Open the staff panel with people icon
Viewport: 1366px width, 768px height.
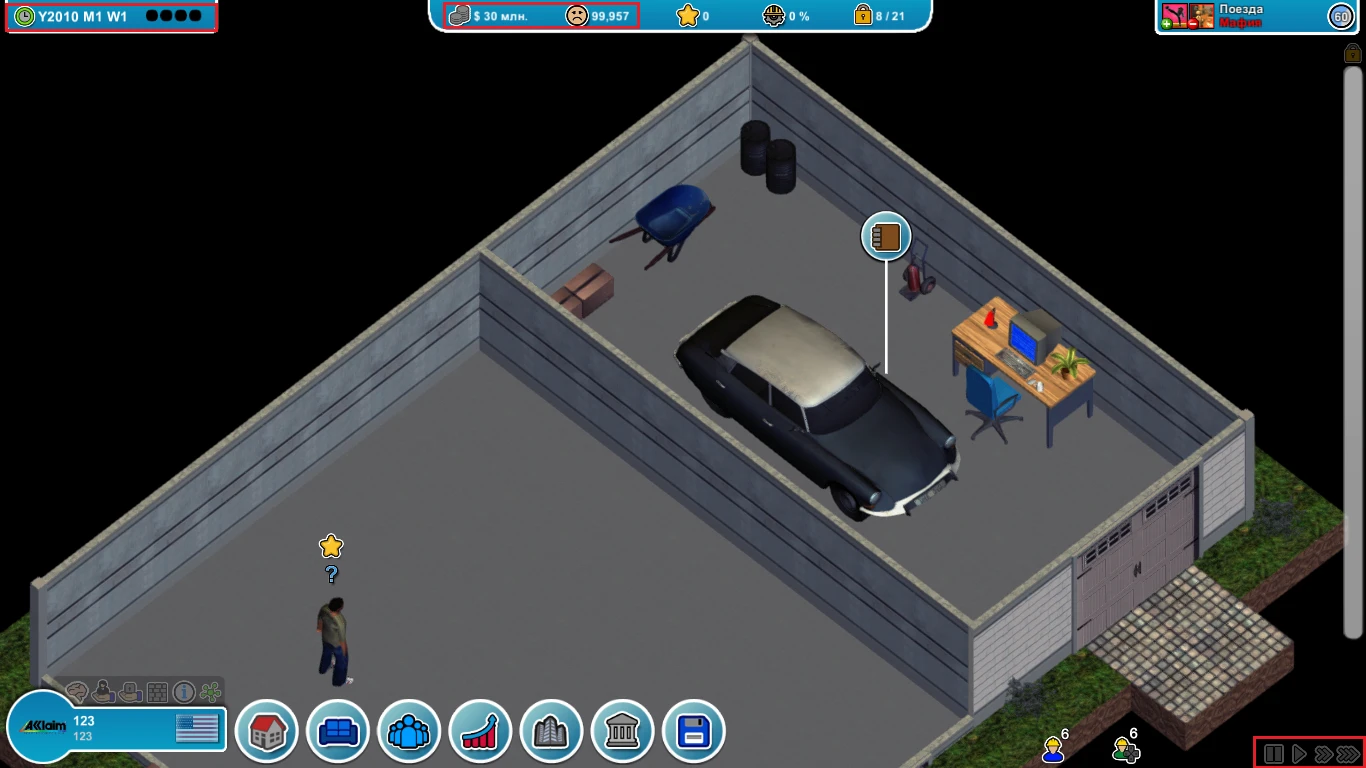point(409,731)
